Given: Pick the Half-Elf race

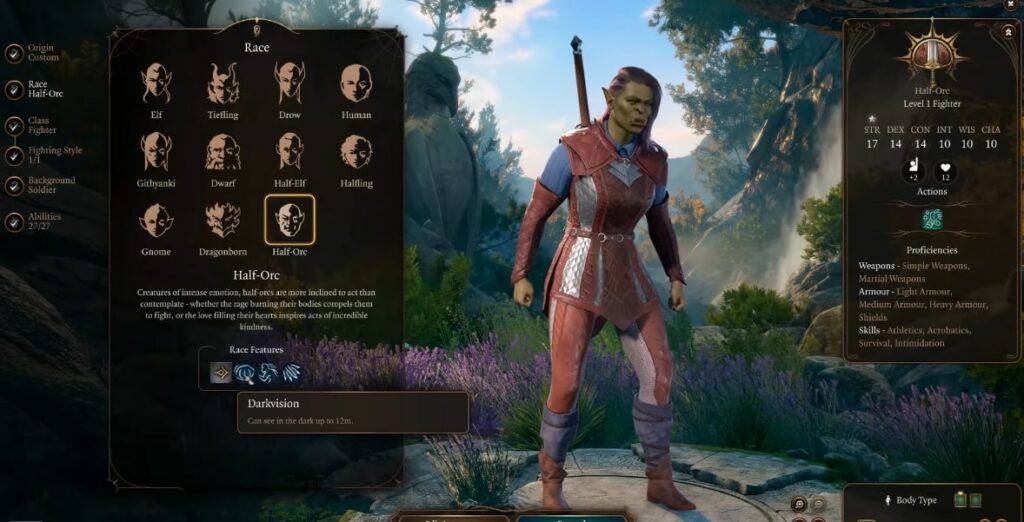Looking at the screenshot, I should click(290, 152).
